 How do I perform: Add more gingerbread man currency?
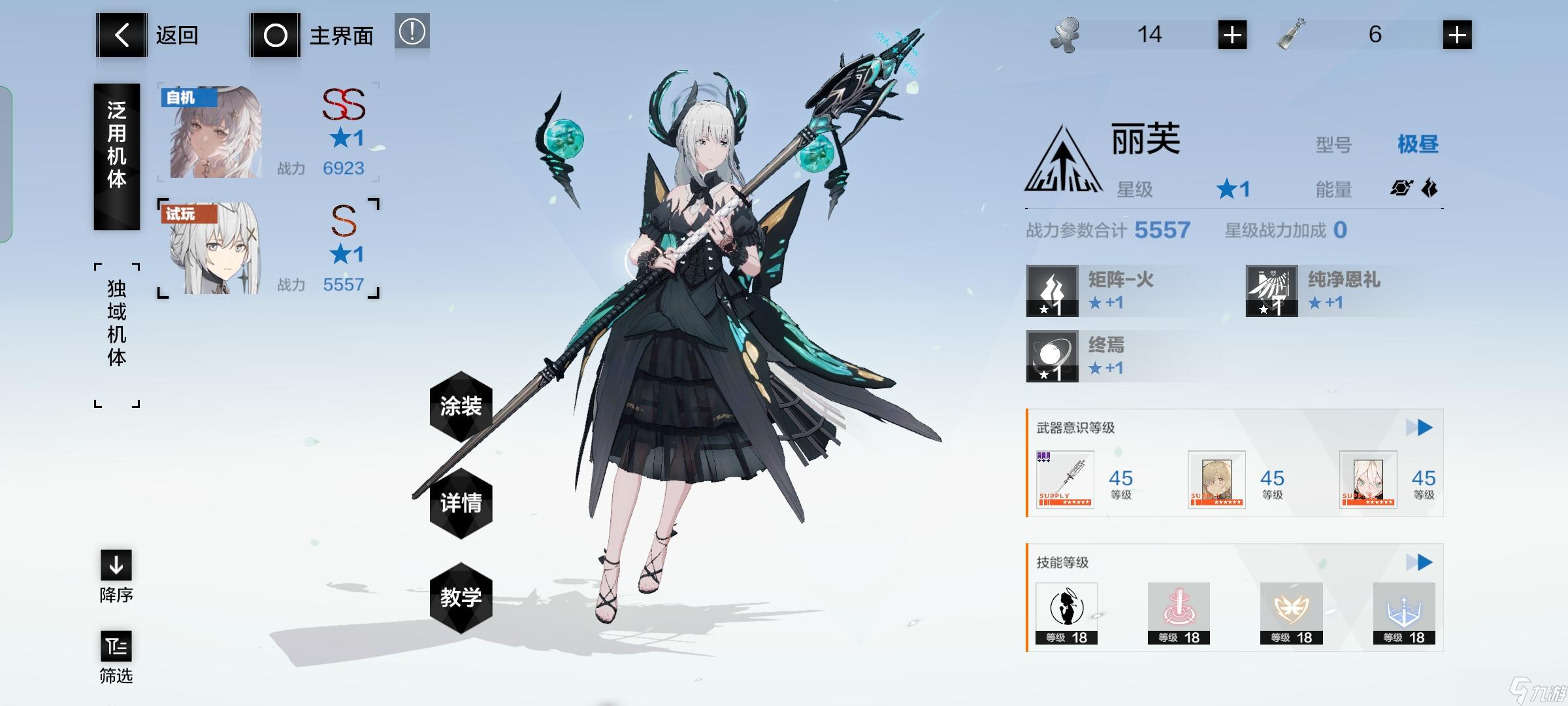[x=1232, y=35]
